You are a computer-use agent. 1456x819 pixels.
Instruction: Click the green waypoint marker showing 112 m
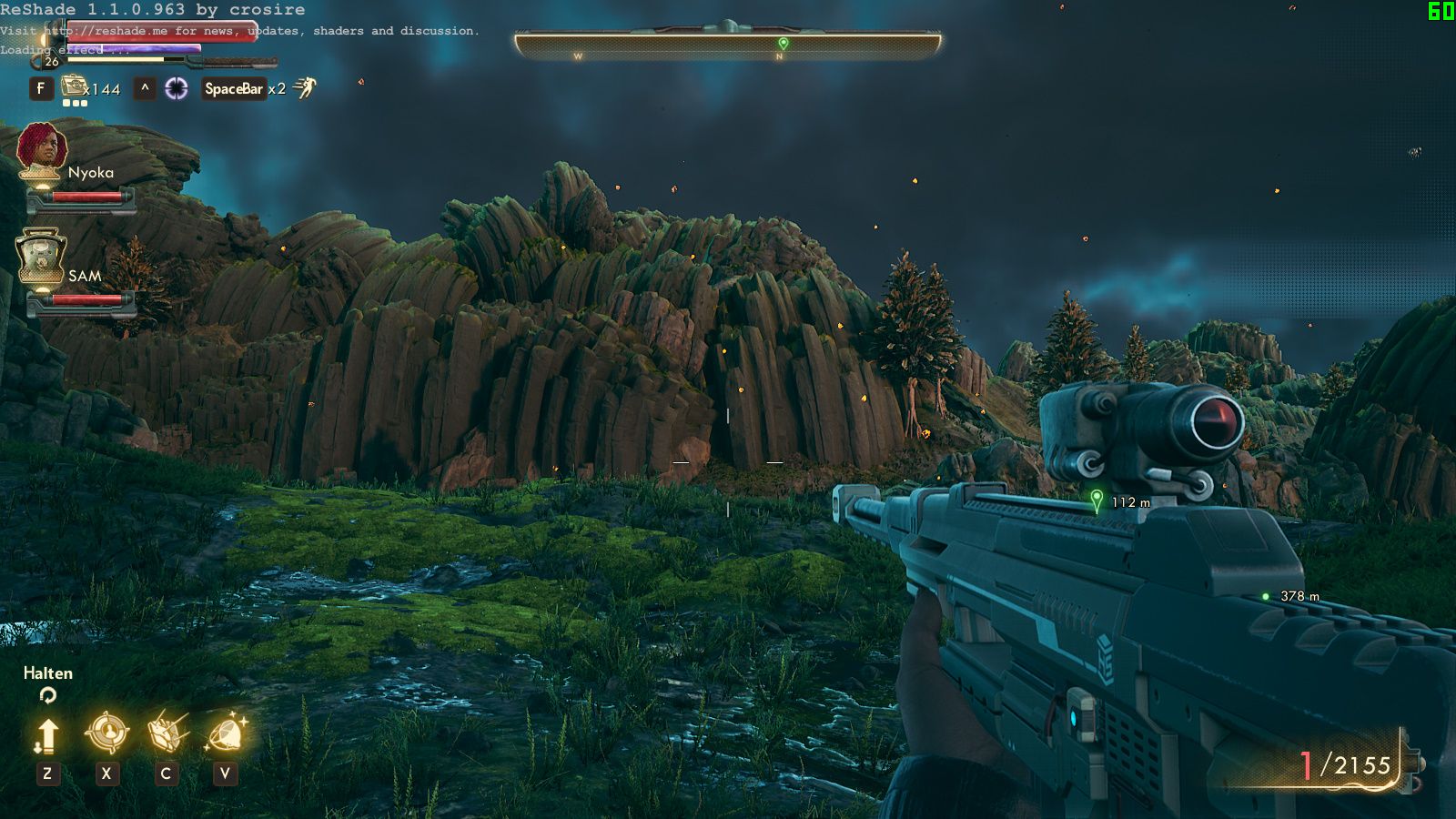[1097, 500]
